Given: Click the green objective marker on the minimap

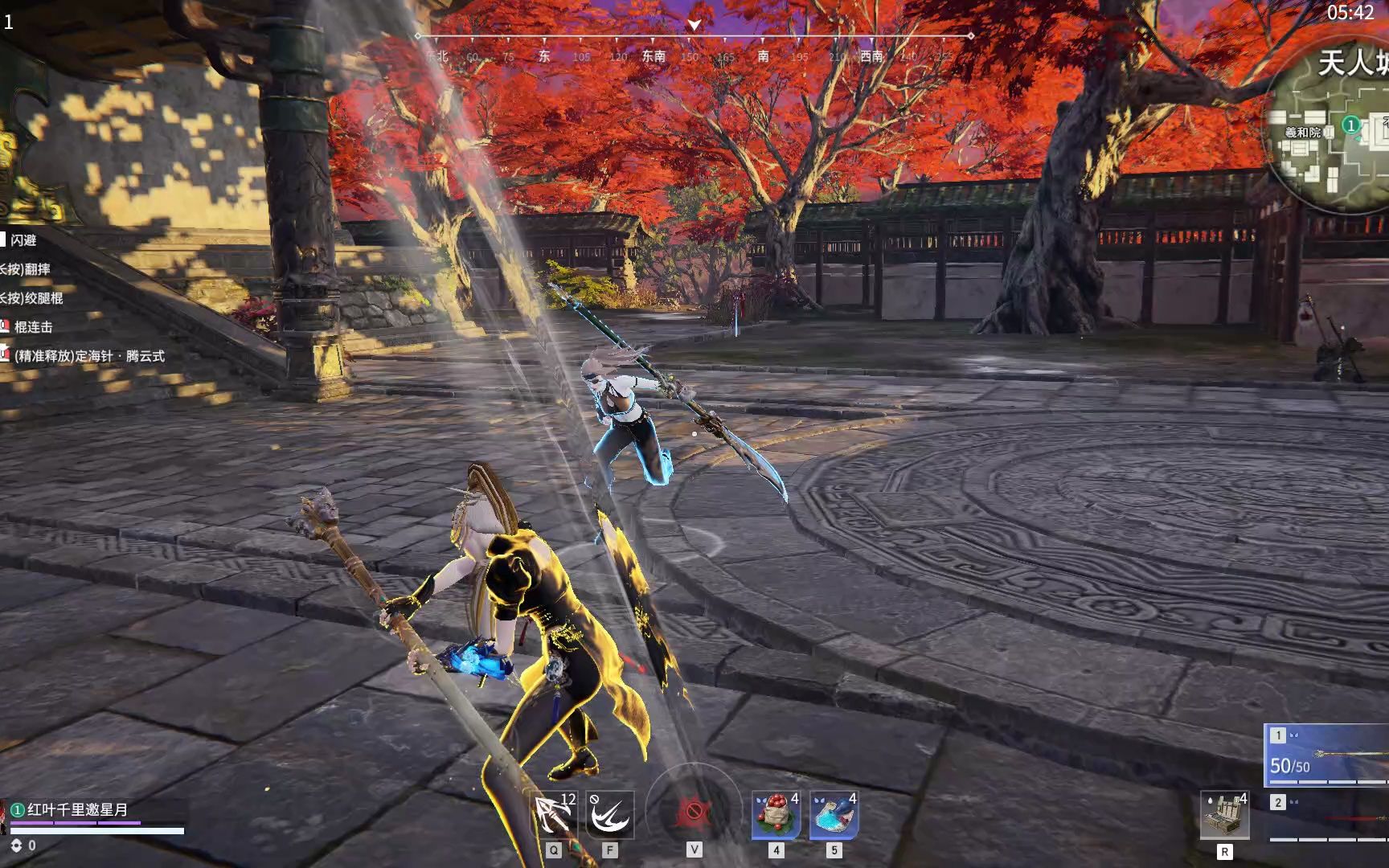Looking at the screenshot, I should point(1351,125).
